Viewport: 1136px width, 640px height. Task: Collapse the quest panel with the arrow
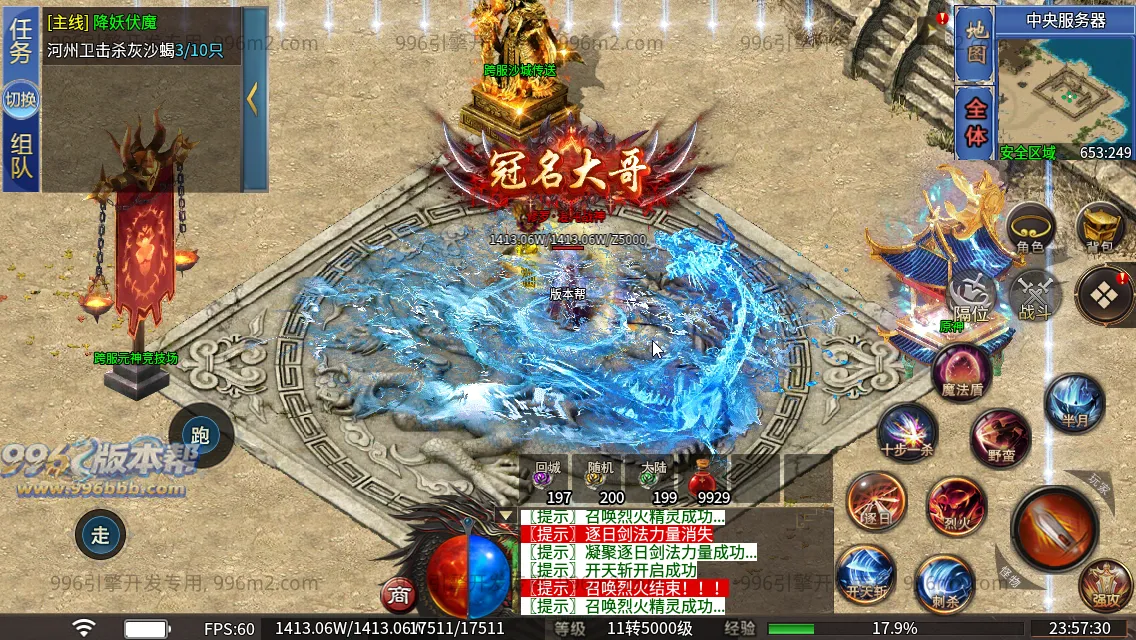[254, 99]
